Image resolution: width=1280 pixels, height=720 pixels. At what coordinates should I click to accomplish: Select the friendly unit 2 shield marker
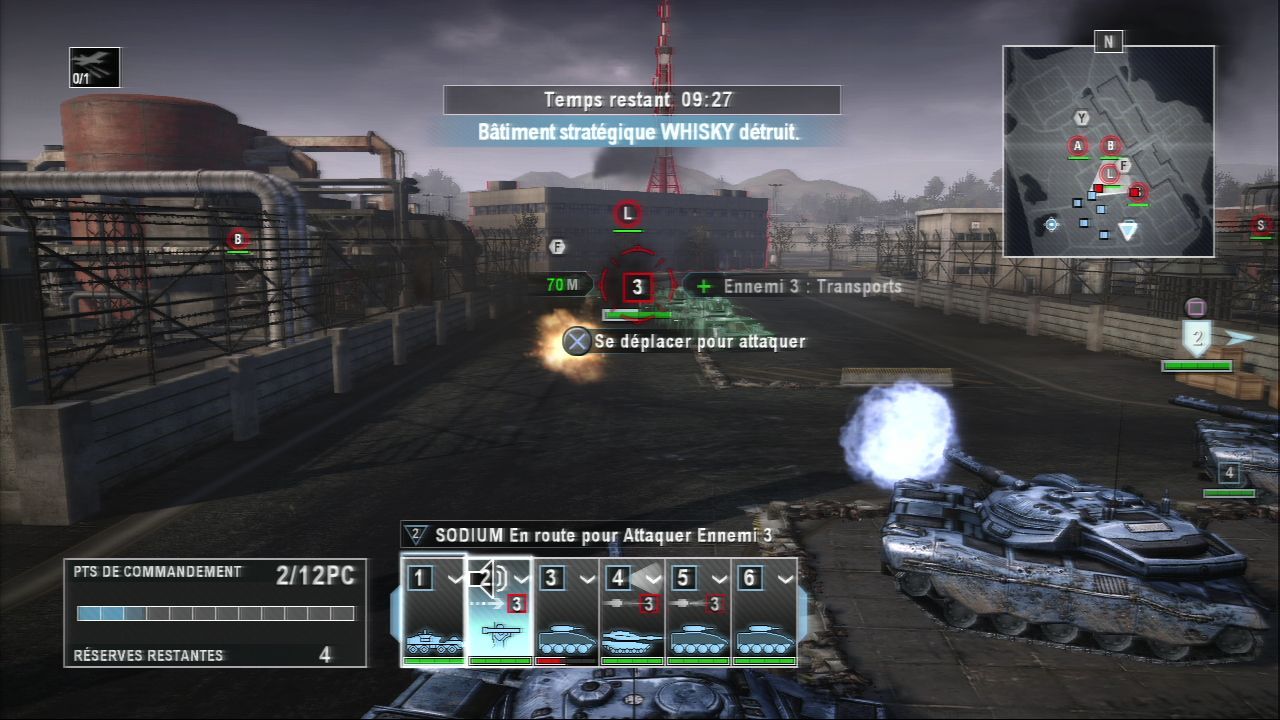tap(1197, 337)
